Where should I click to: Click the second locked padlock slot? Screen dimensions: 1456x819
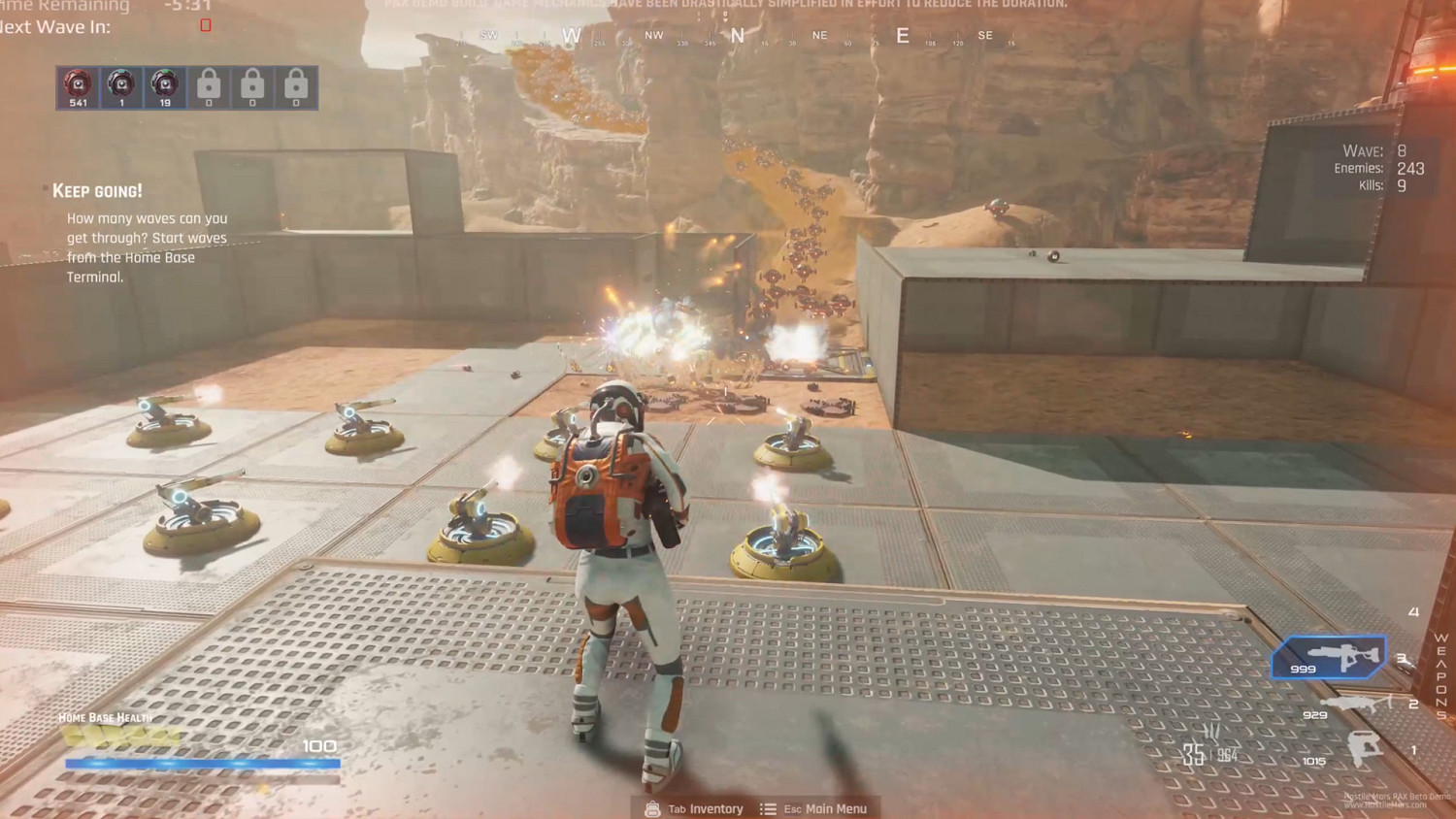(x=252, y=86)
